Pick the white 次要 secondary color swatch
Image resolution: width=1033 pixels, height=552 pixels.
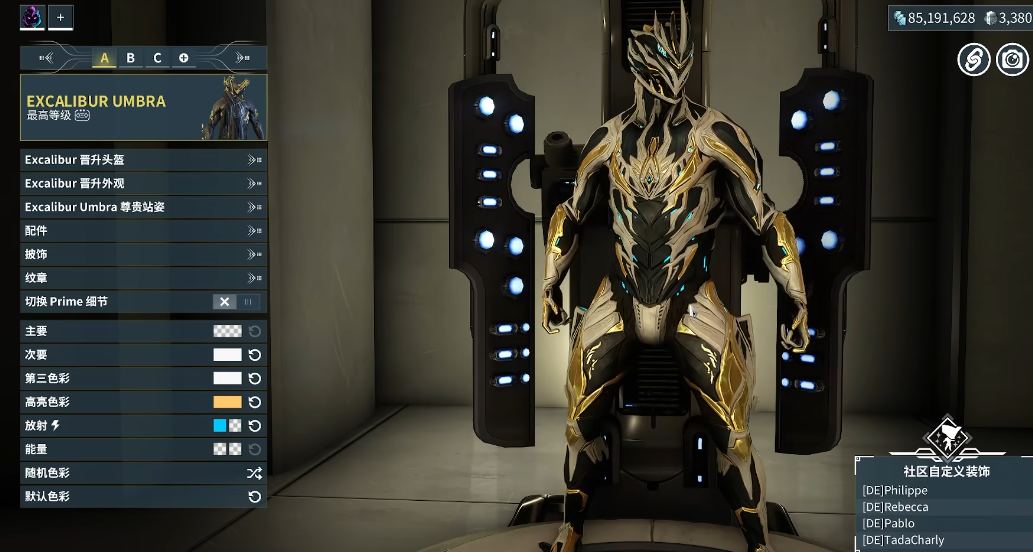(x=227, y=355)
